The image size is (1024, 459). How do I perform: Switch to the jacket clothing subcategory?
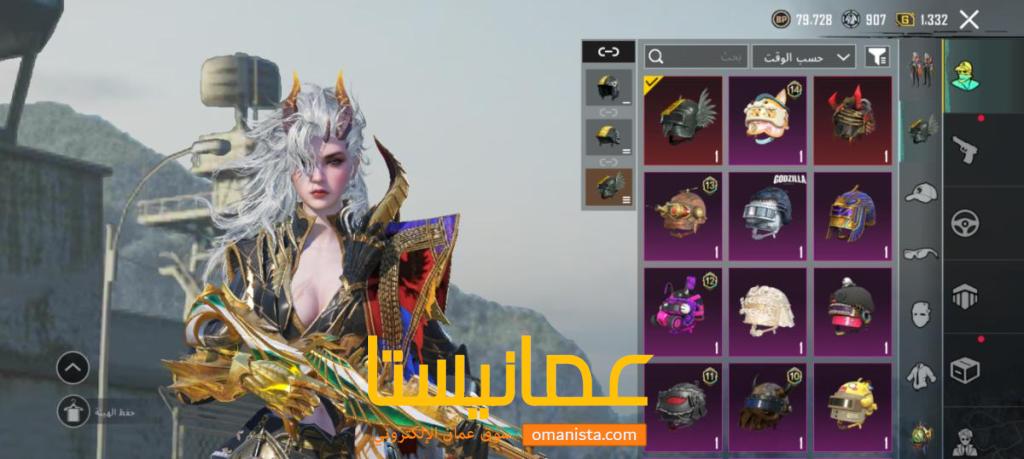[x=920, y=377]
